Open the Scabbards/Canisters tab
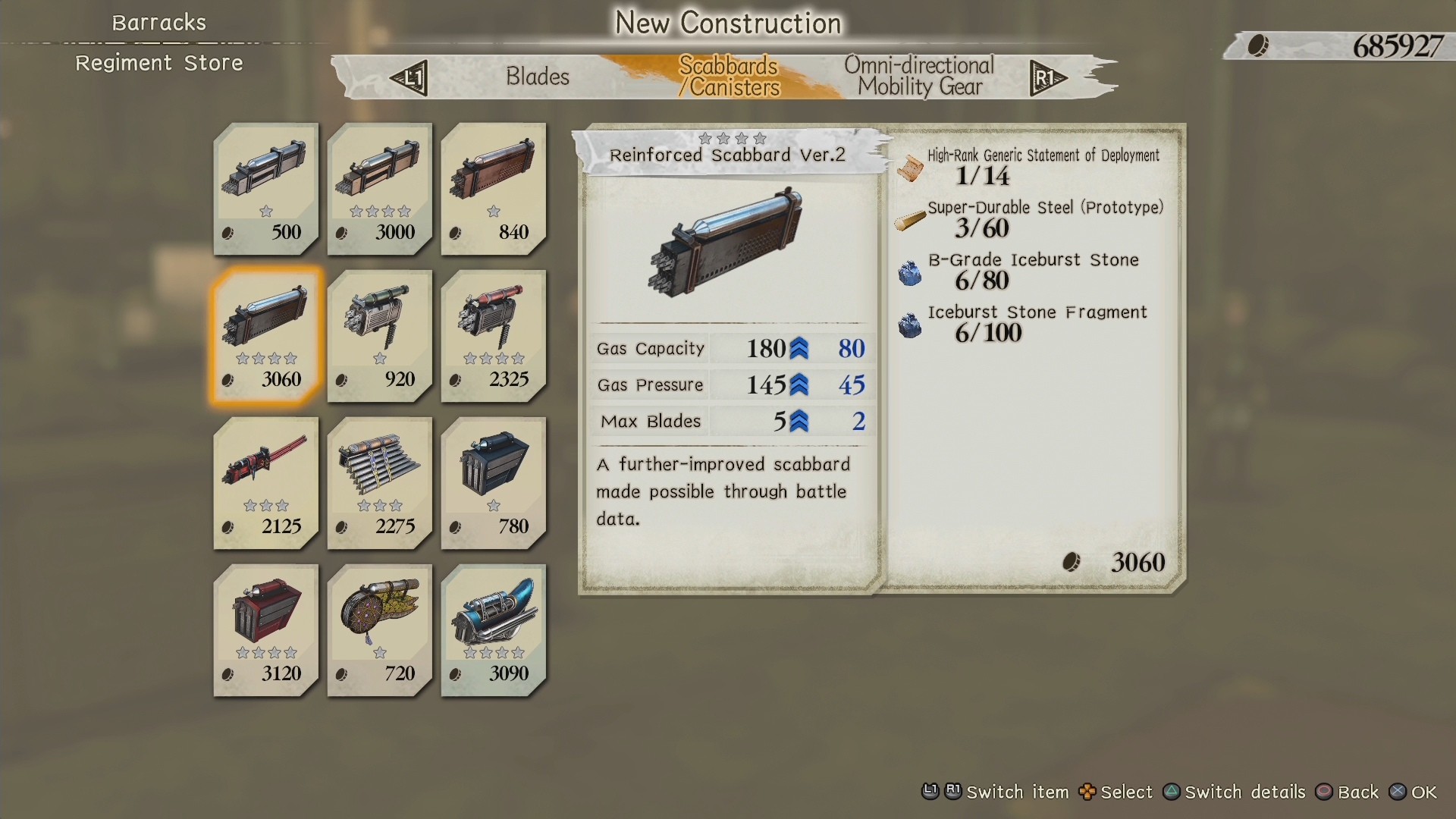The image size is (1456, 819). click(728, 77)
